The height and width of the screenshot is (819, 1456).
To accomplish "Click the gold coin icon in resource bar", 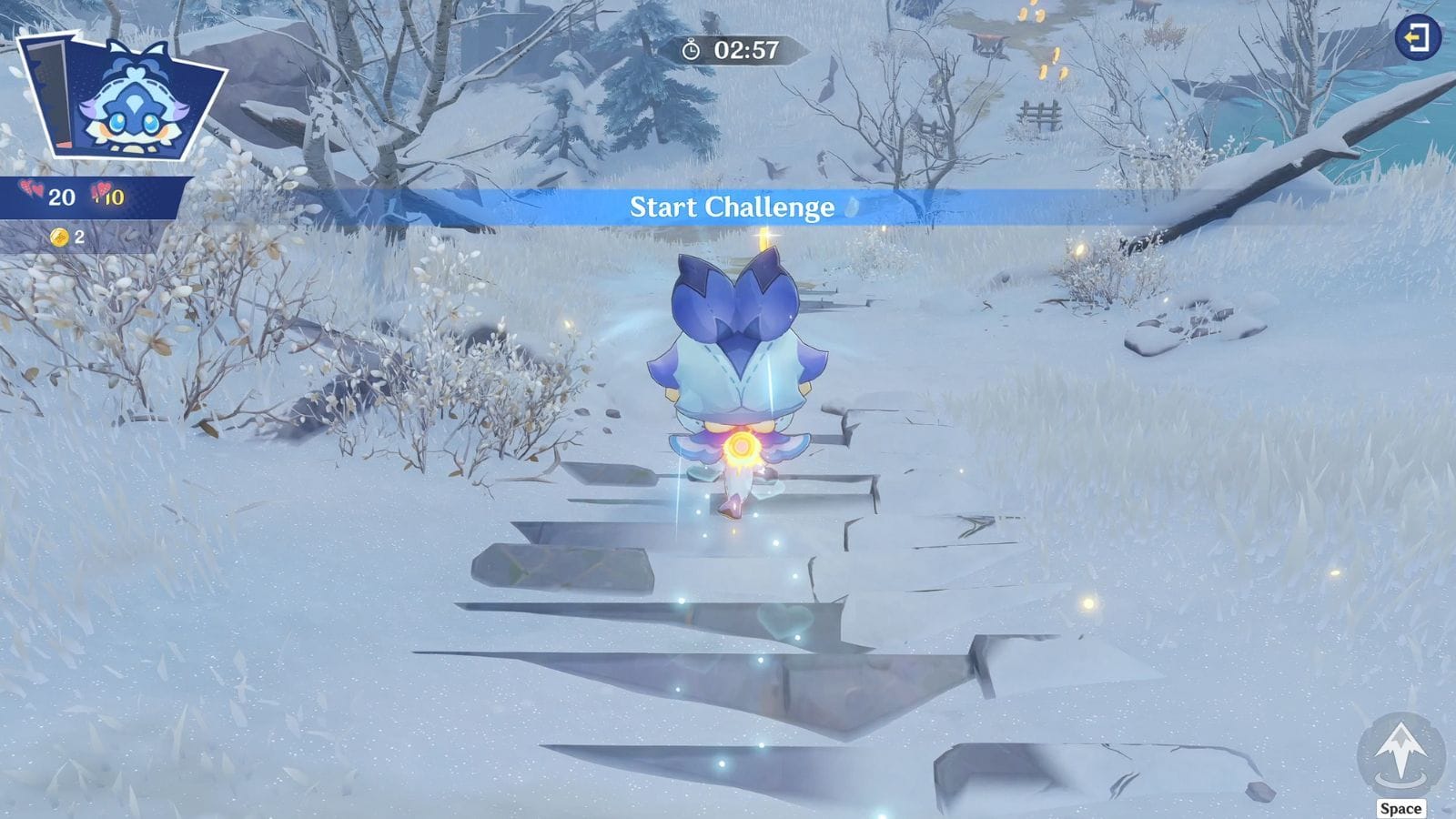I will tap(58, 237).
